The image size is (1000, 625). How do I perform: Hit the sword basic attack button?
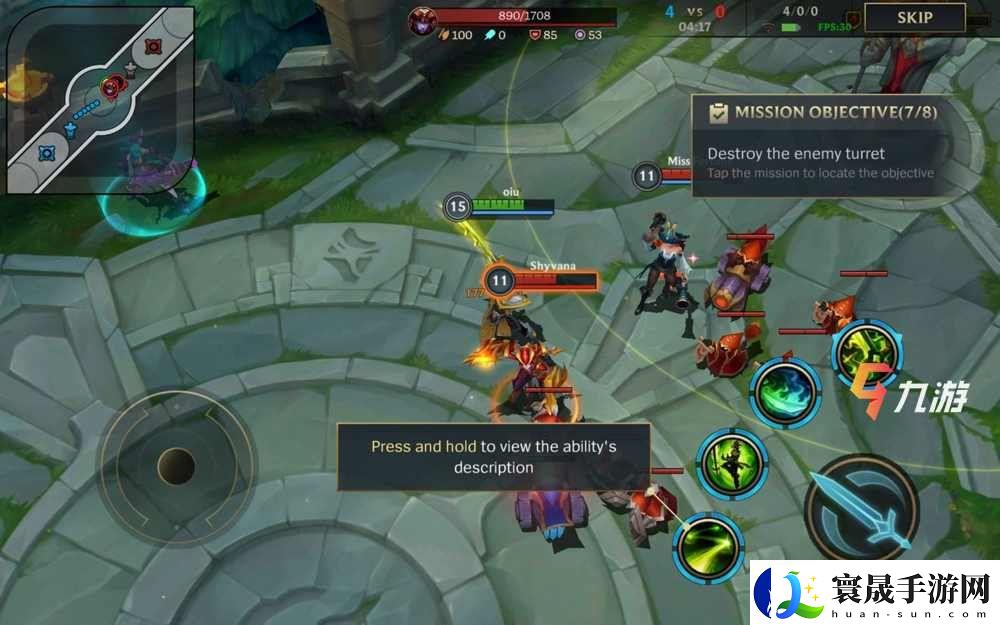tap(860, 504)
